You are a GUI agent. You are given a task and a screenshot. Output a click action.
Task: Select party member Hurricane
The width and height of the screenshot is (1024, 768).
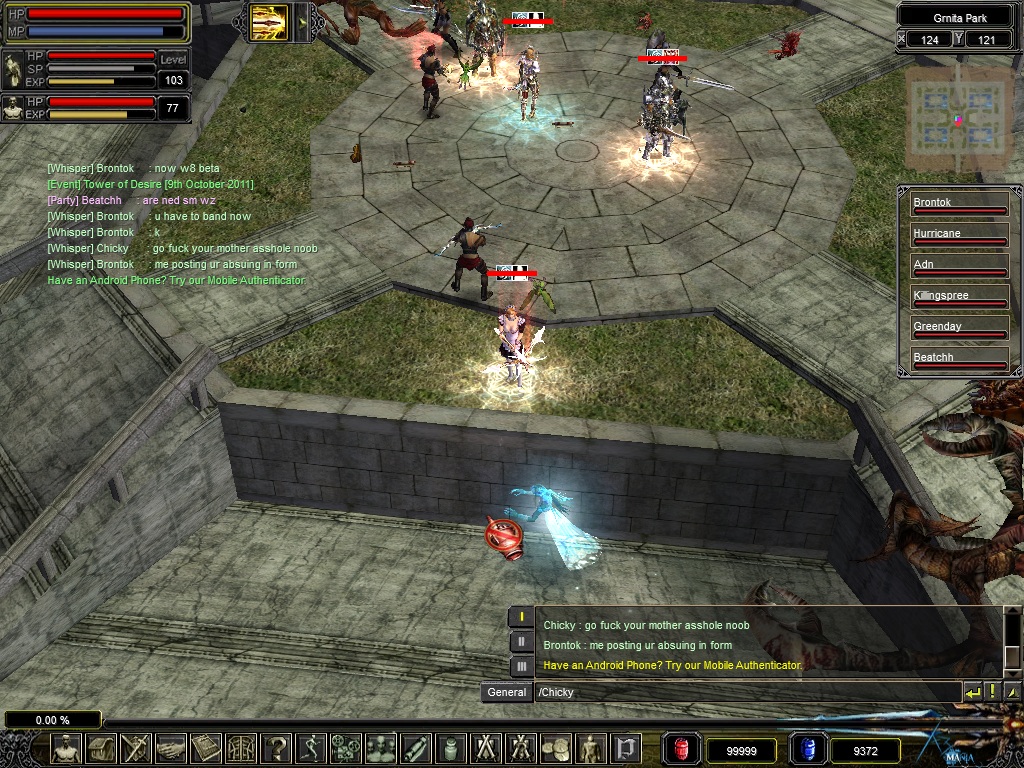[x=958, y=235]
